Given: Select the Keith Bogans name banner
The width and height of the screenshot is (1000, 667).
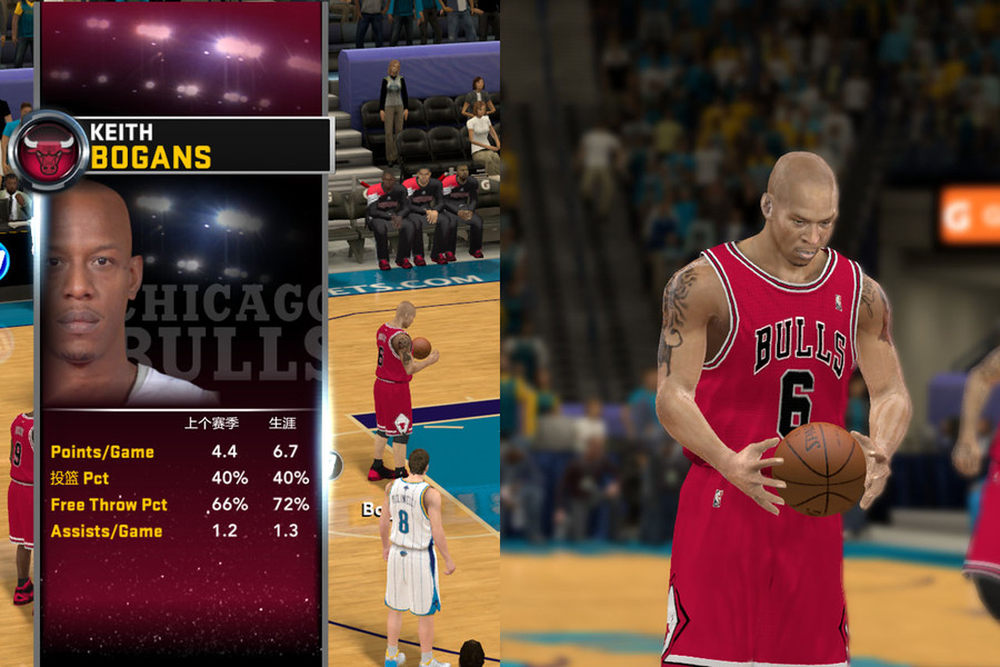Looking at the screenshot, I should tap(205, 145).
